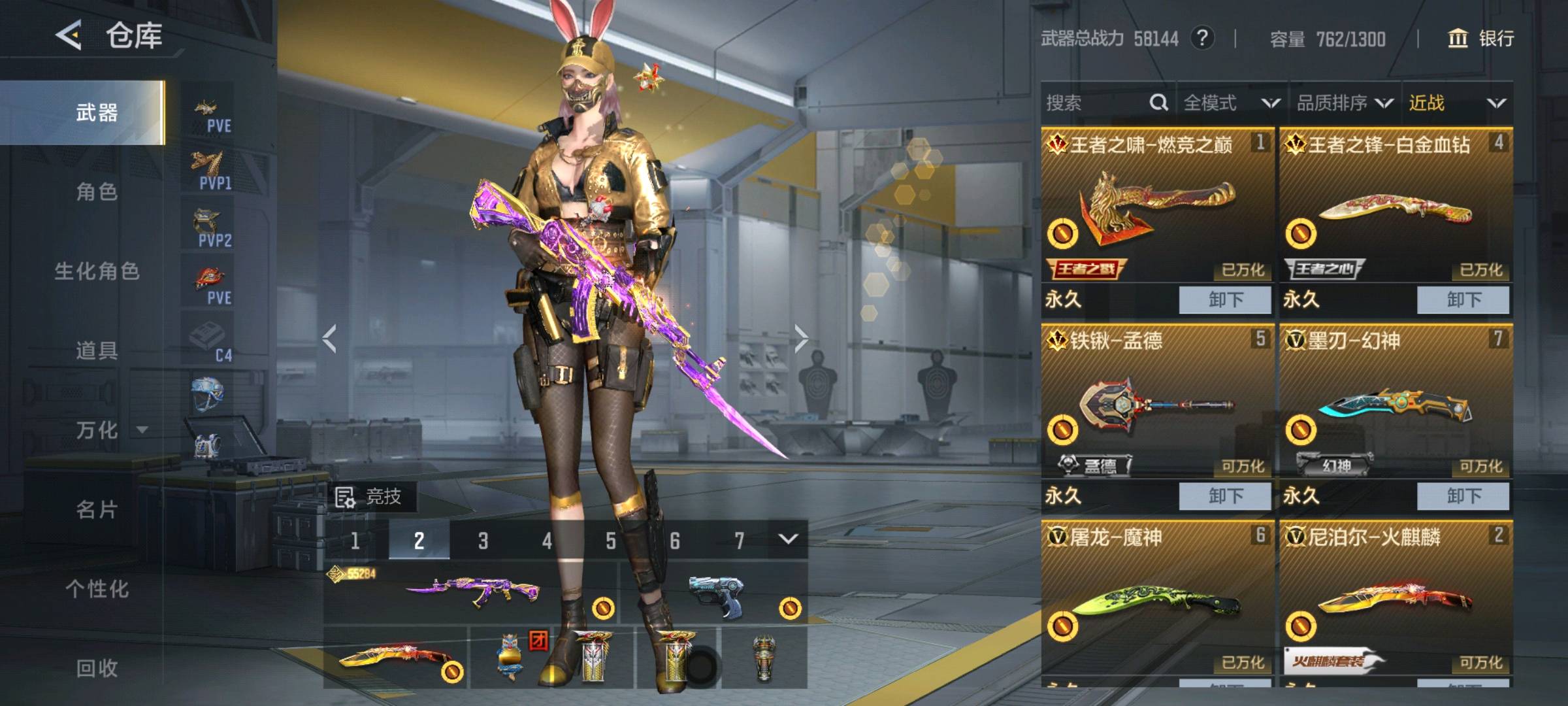
Task: Open the 银行 bank
Action: click(x=1482, y=39)
